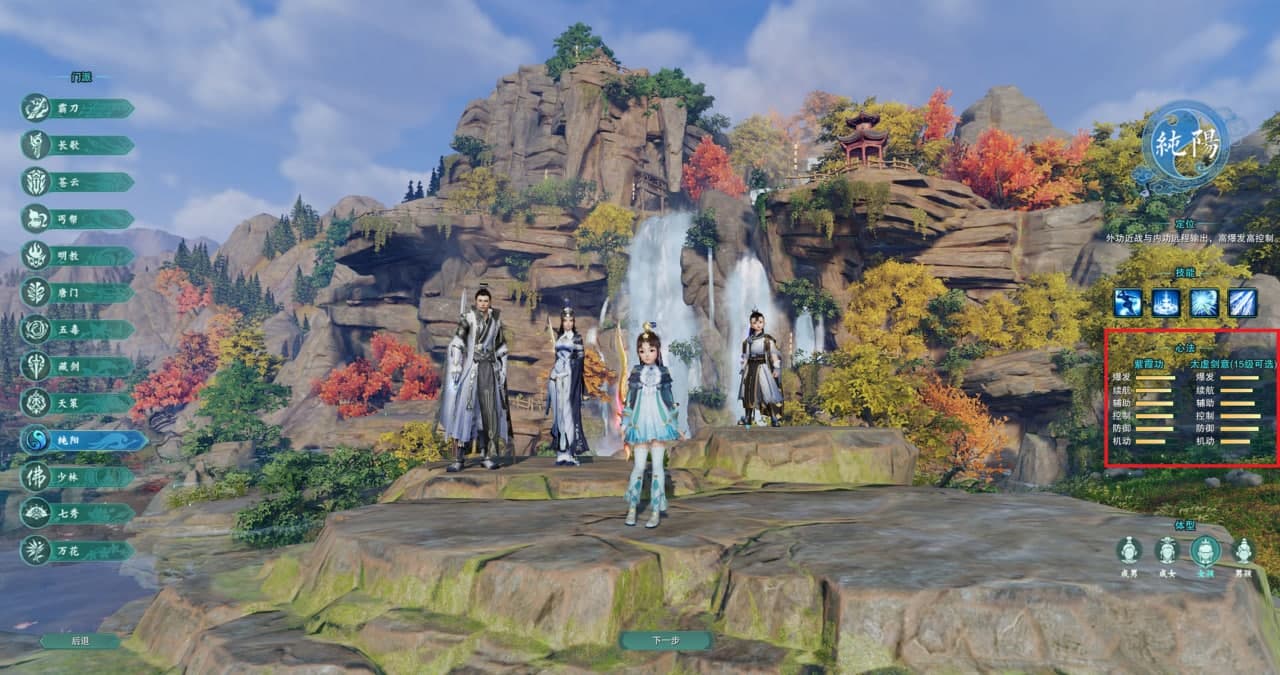Choose the 长歌 sect
Image resolution: width=1280 pixels, height=675 pixels.
pos(78,145)
